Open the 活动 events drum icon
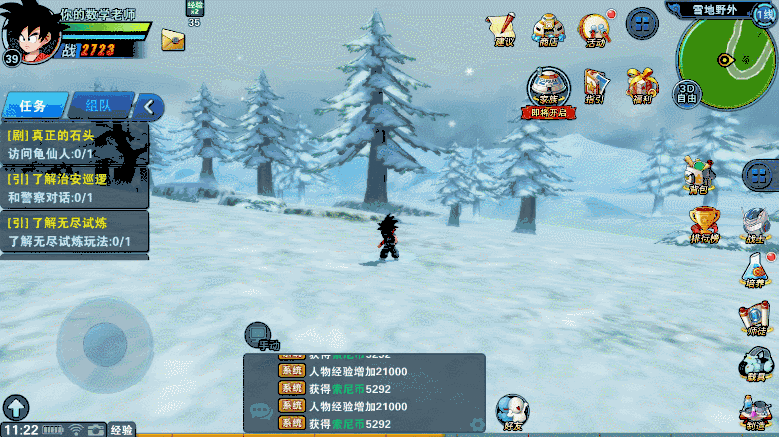The height and width of the screenshot is (437, 779). 596,28
